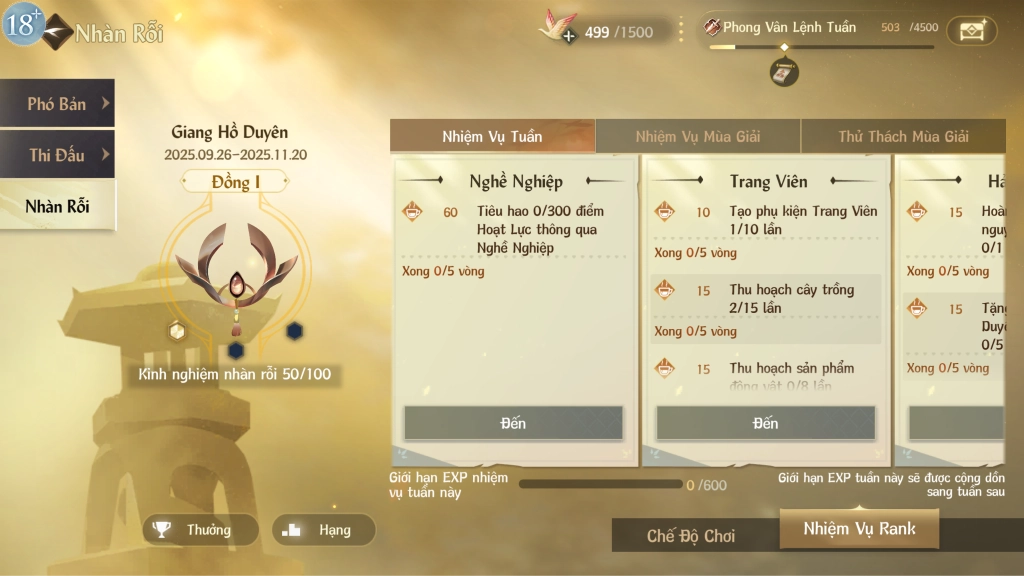The height and width of the screenshot is (576, 1024).
Task: Select the Thu hoạch cây trồng task row
Action: [766, 299]
